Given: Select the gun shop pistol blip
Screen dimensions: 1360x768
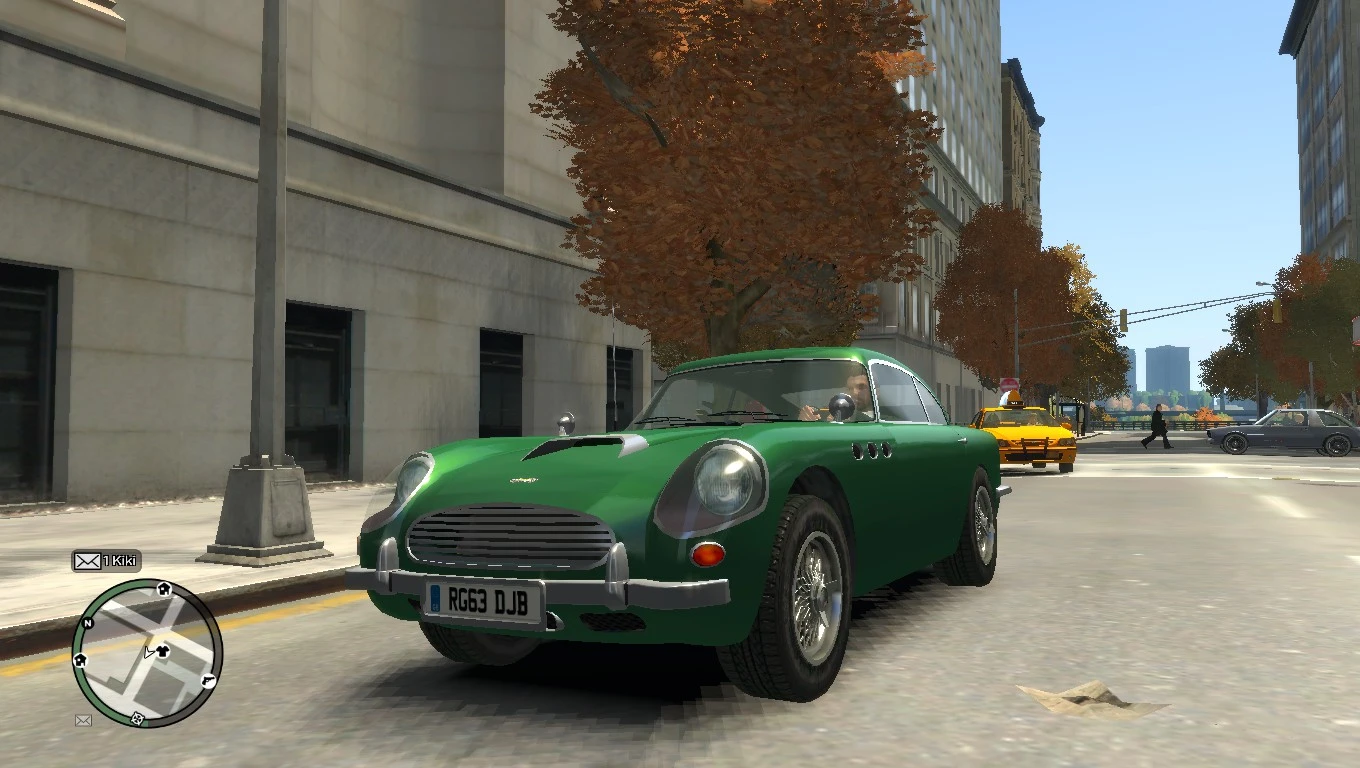Looking at the screenshot, I should click(x=208, y=681).
